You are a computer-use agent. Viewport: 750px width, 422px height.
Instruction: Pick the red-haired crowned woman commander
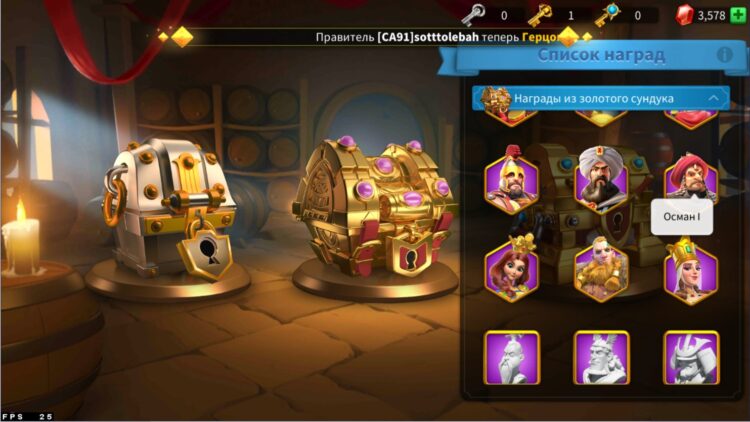(x=511, y=267)
